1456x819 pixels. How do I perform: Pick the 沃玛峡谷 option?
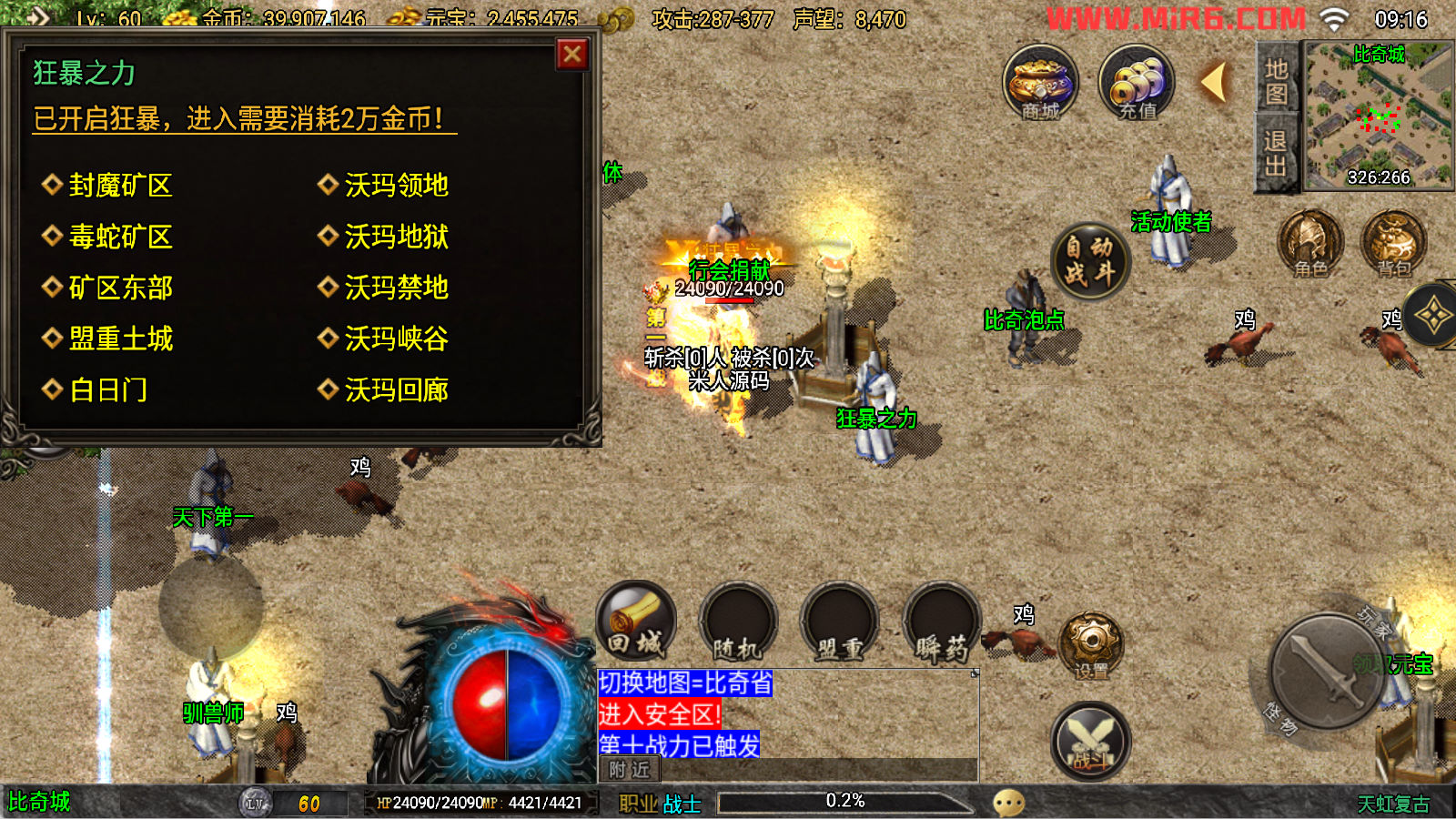[x=396, y=339]
